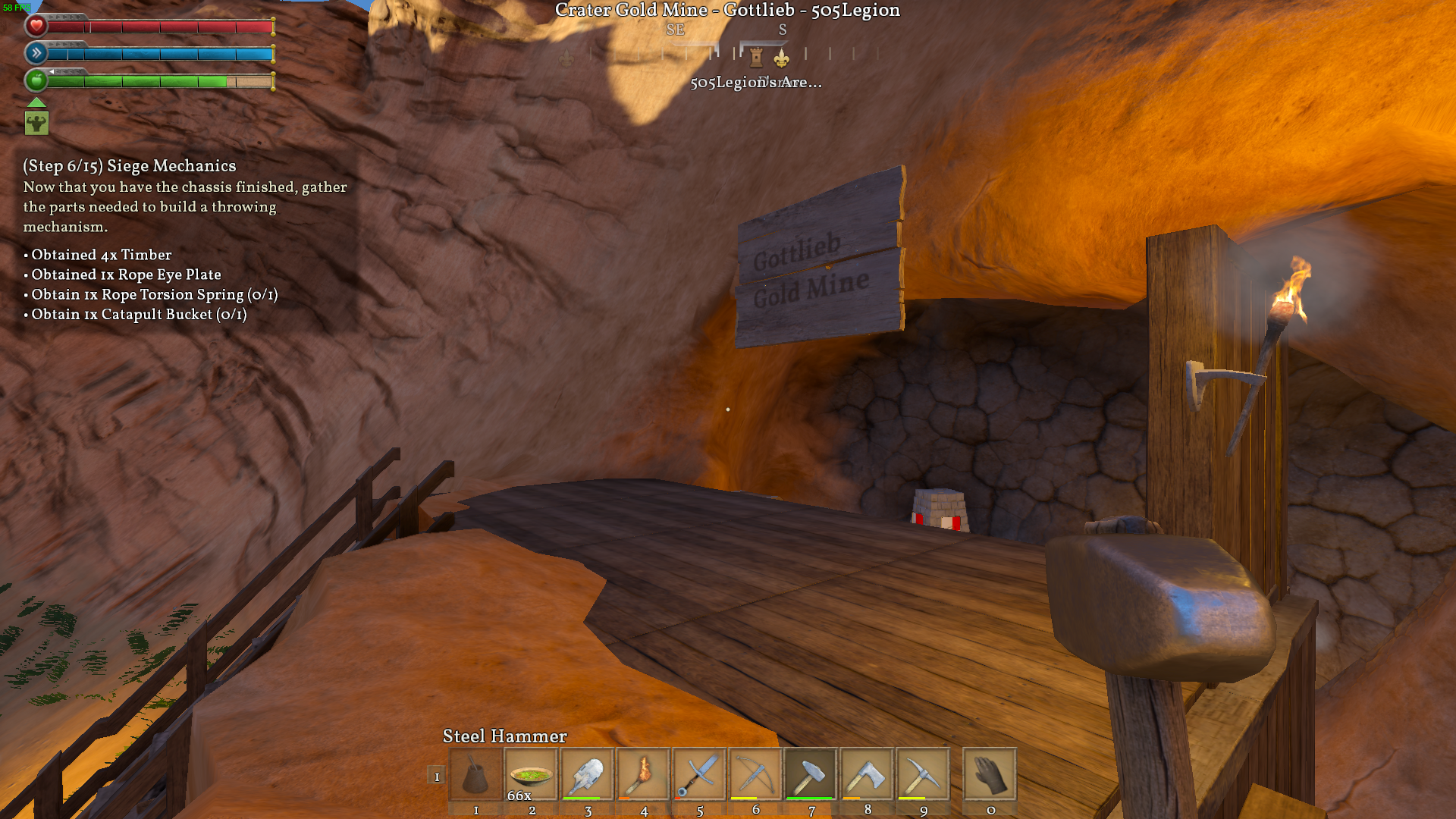Open the Siege Mechanics quest tracker
The height and width of the screenshot is (819, 1456).
tap(130, 166)
